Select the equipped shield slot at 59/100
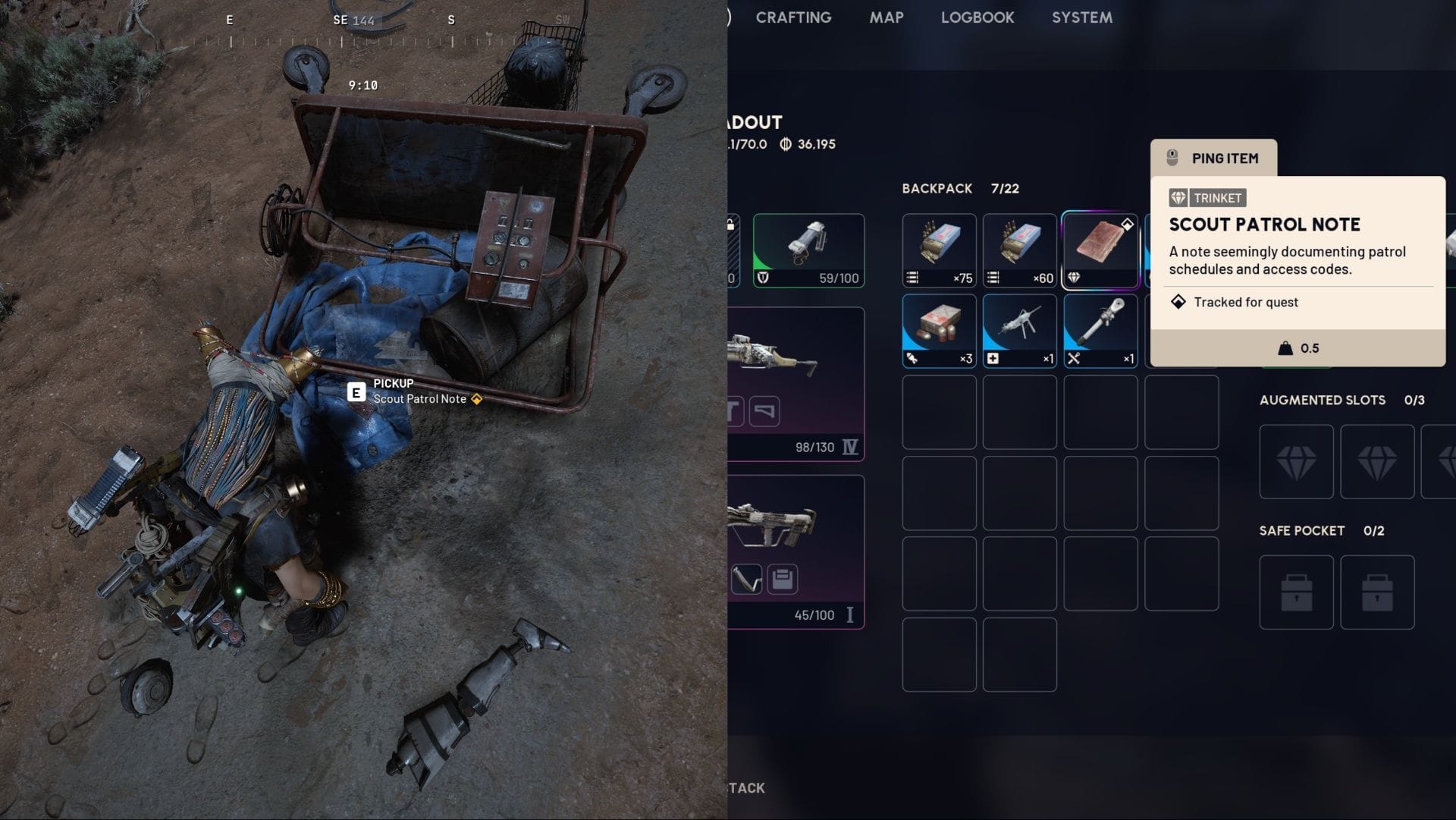 (808, 250)
